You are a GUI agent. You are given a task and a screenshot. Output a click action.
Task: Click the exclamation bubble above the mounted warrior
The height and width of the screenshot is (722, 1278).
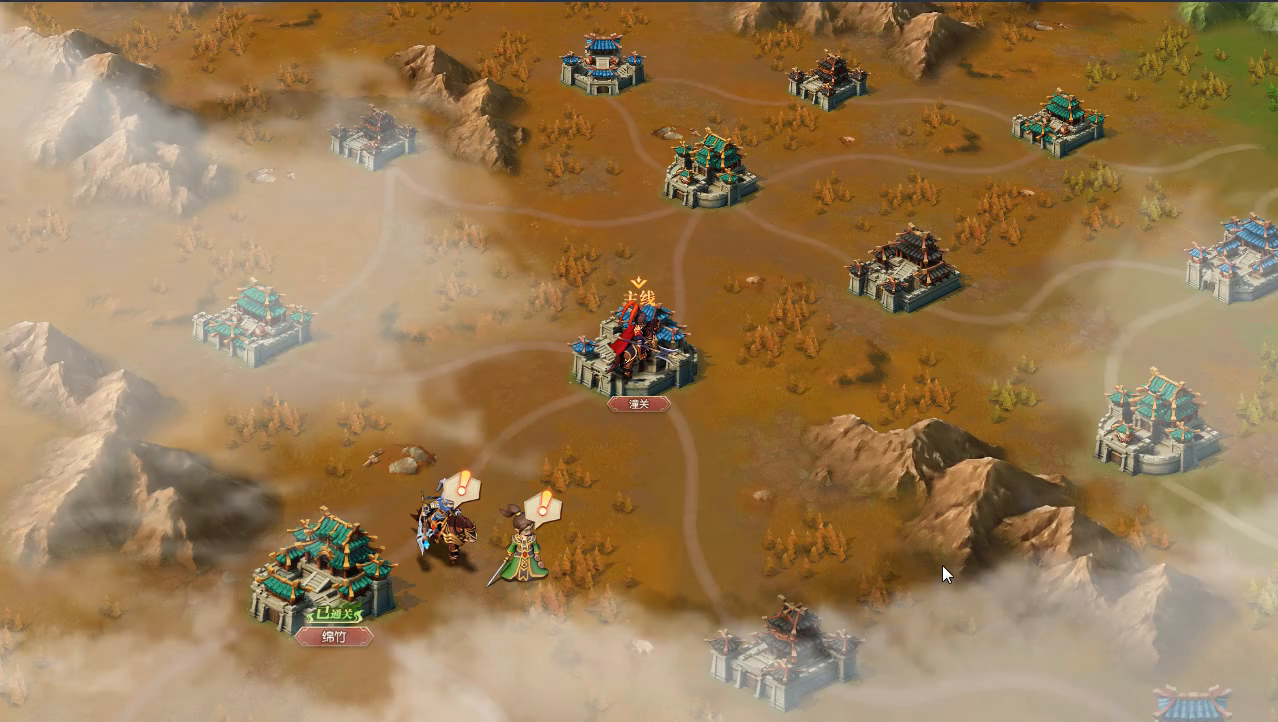coord(463,486)
